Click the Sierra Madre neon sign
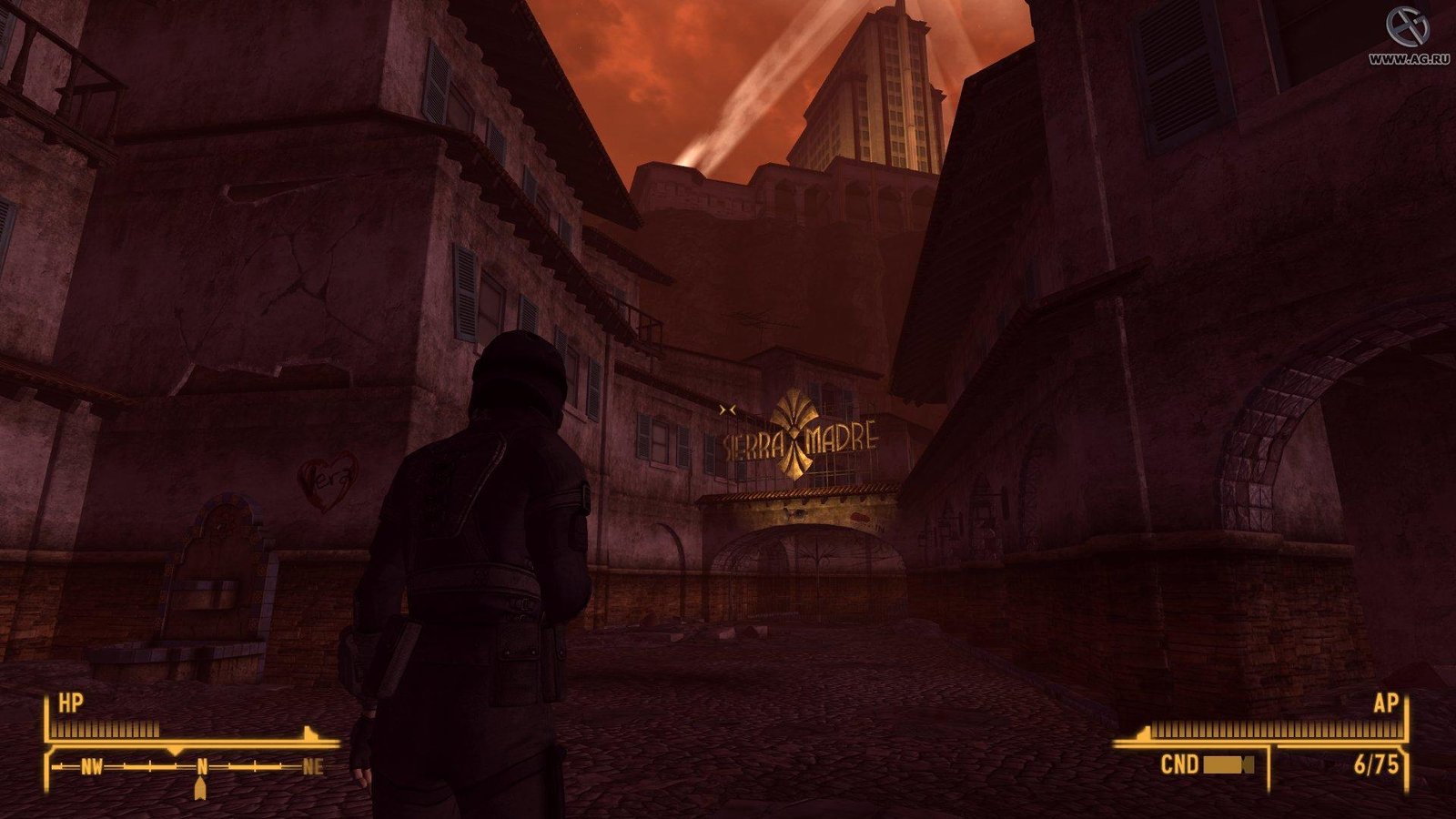This screenshot has width=1456, height=819. click(798, 434)
